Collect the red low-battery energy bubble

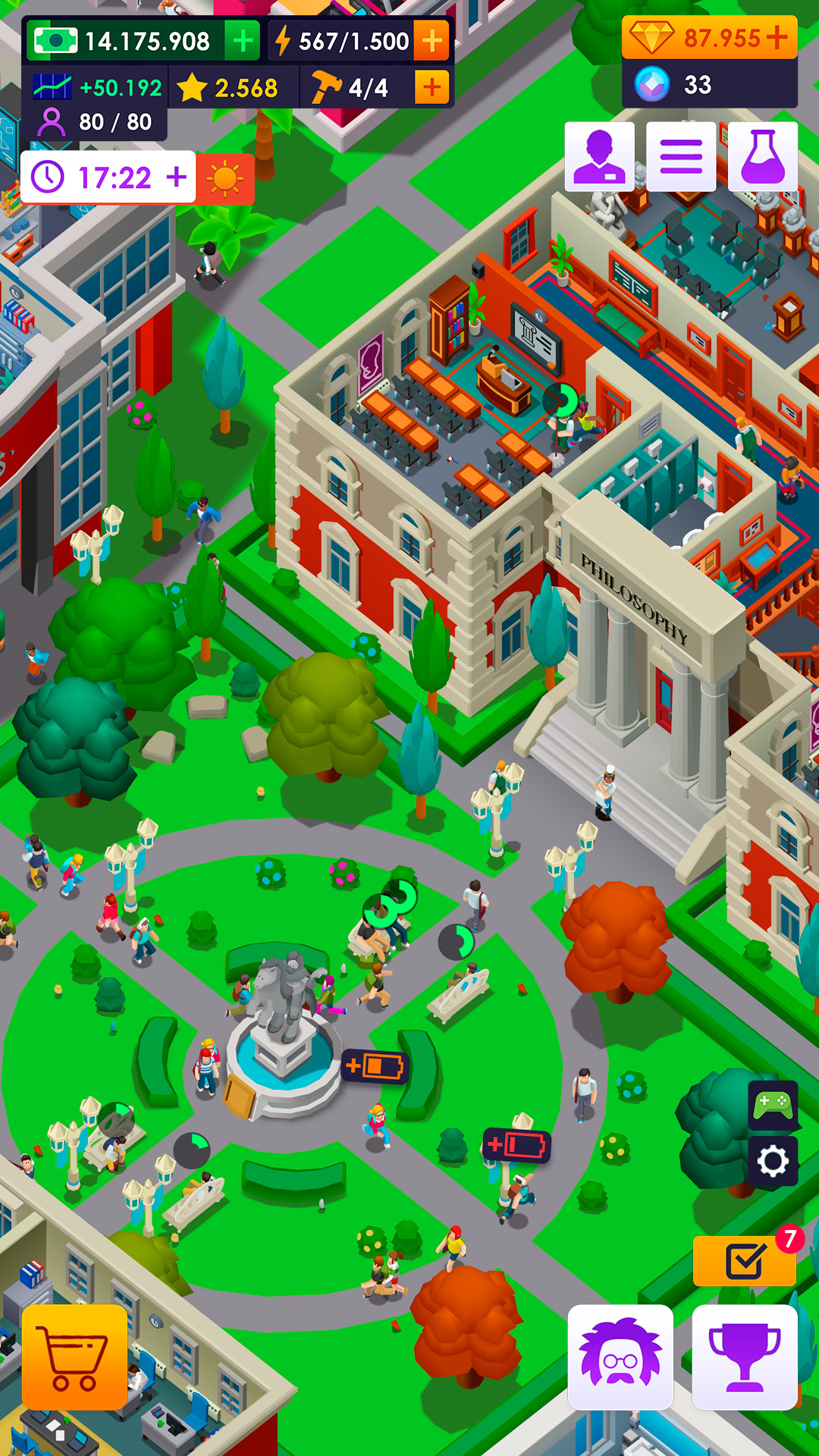[517, 1145]
